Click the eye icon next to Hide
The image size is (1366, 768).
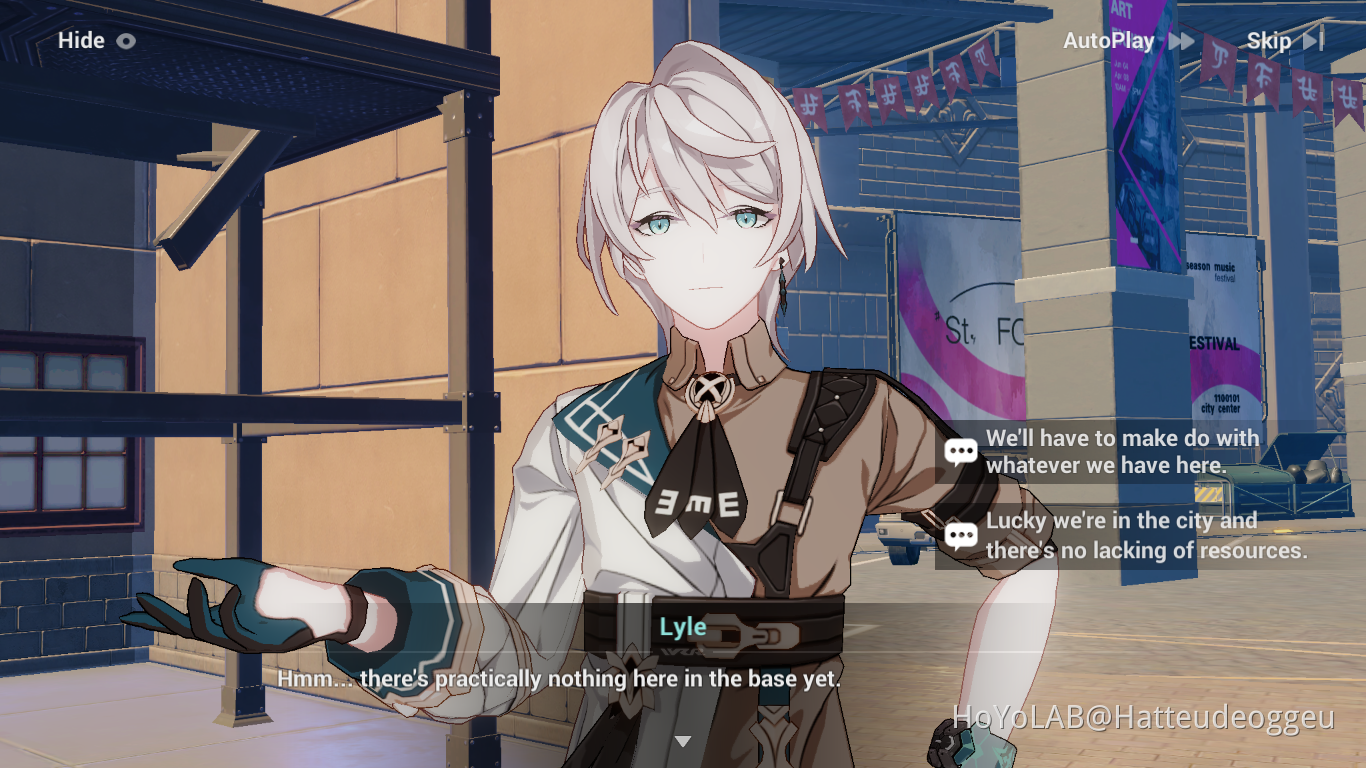tap(125, 41)
